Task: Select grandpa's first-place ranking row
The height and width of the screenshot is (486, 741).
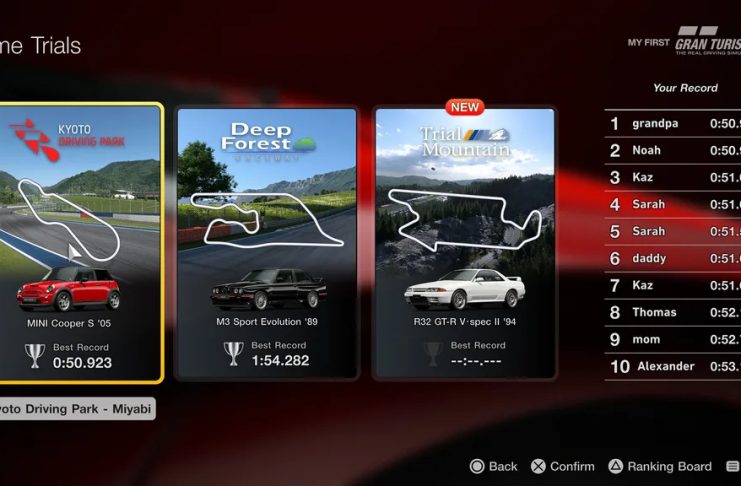Action: pos(672,124)
